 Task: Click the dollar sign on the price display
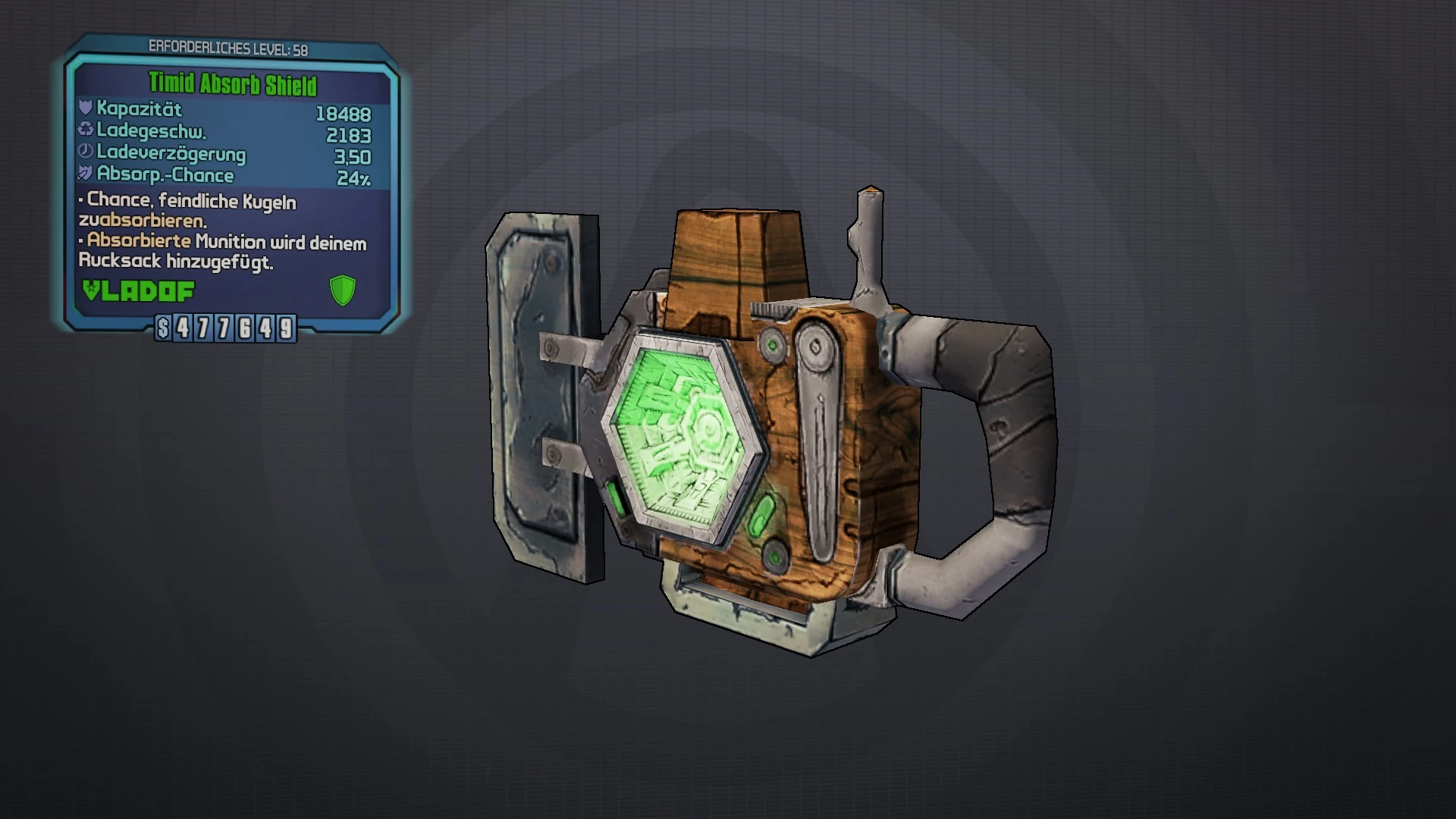coord(164,329)
